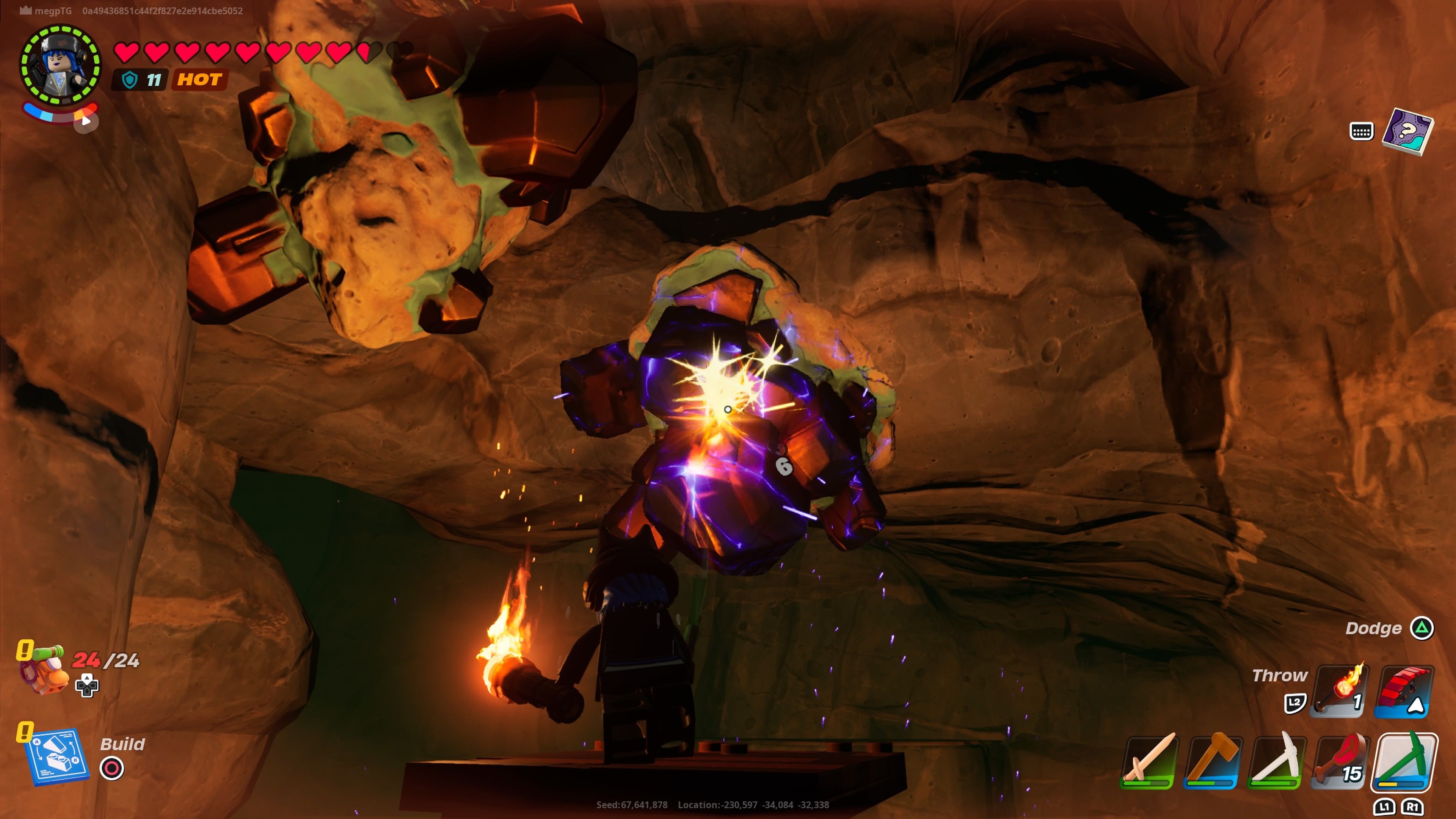
Task: Equip the orange axe from the hotbar
Action: click(1213, 761)
